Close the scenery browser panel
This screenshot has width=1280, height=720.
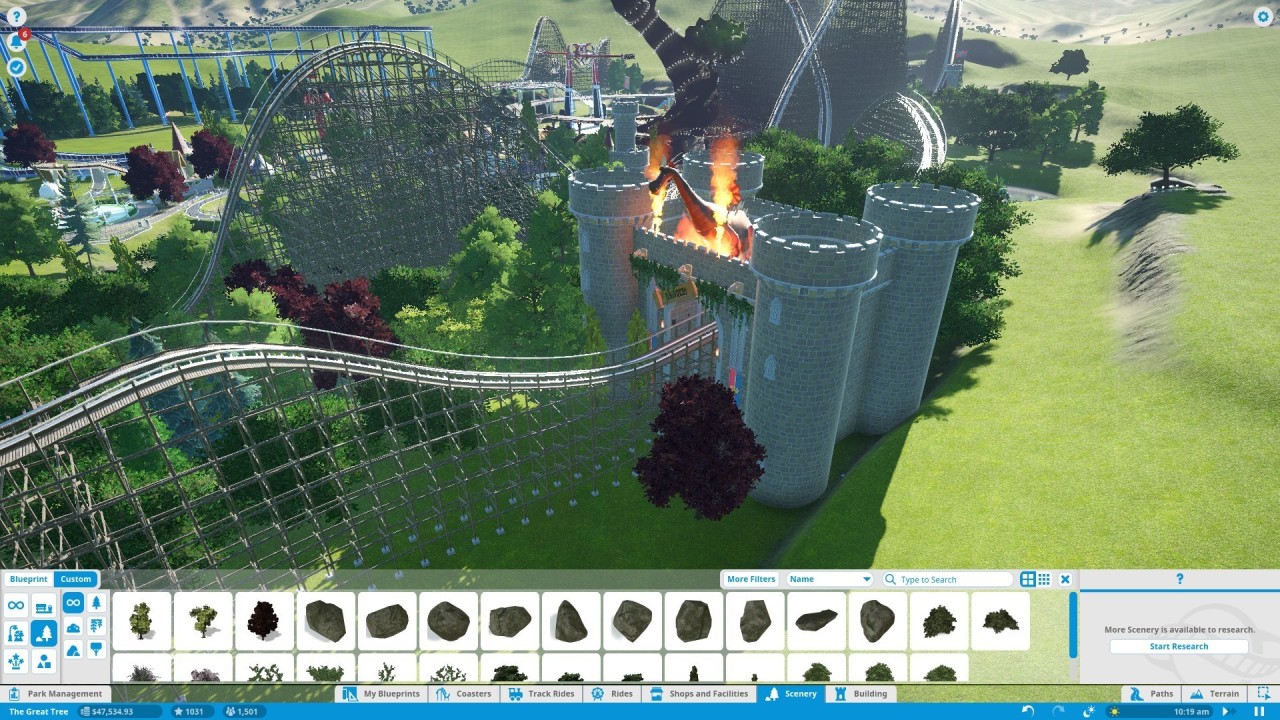coord(1065,579)
